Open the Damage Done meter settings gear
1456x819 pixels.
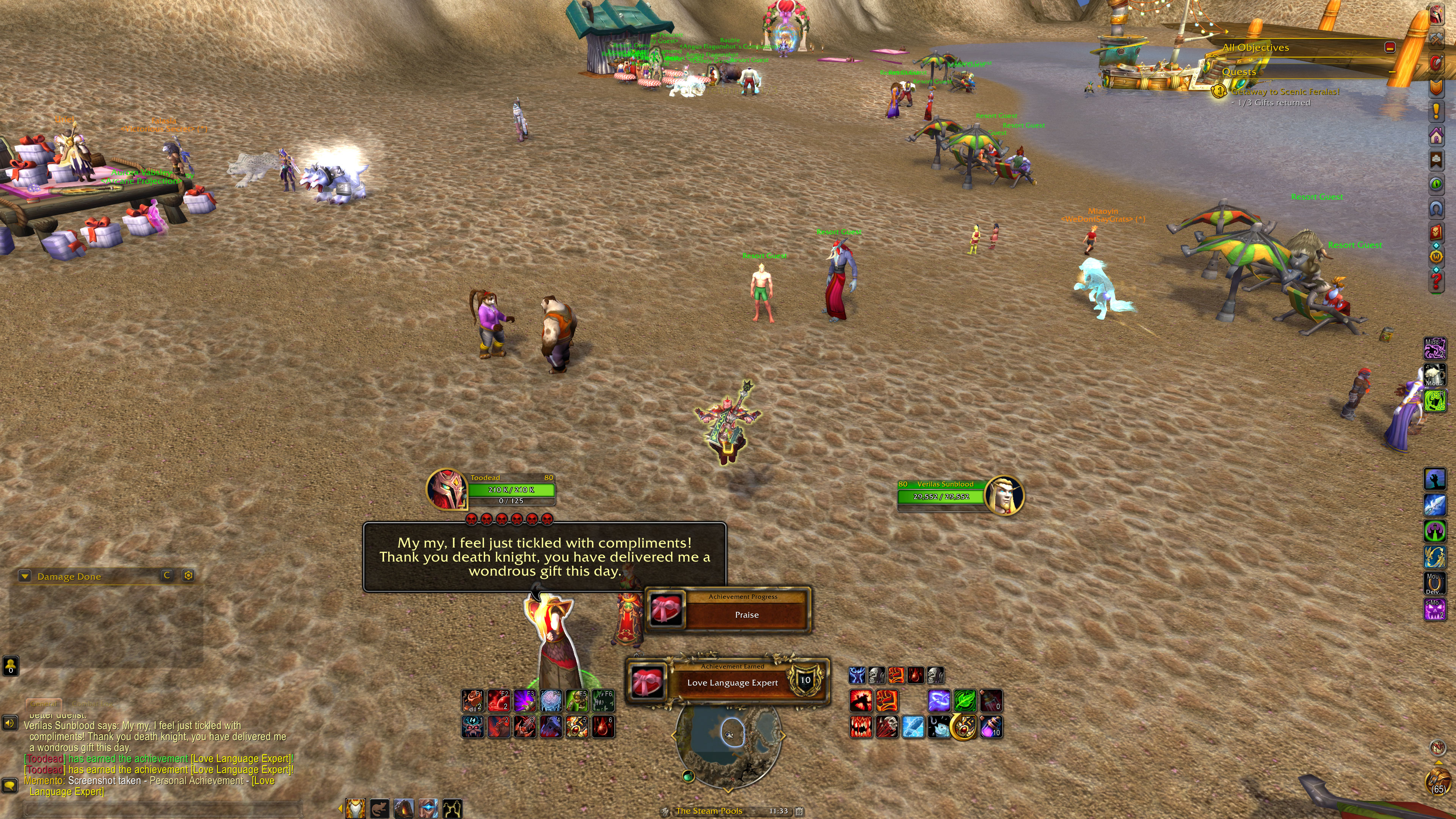[188, 576]
